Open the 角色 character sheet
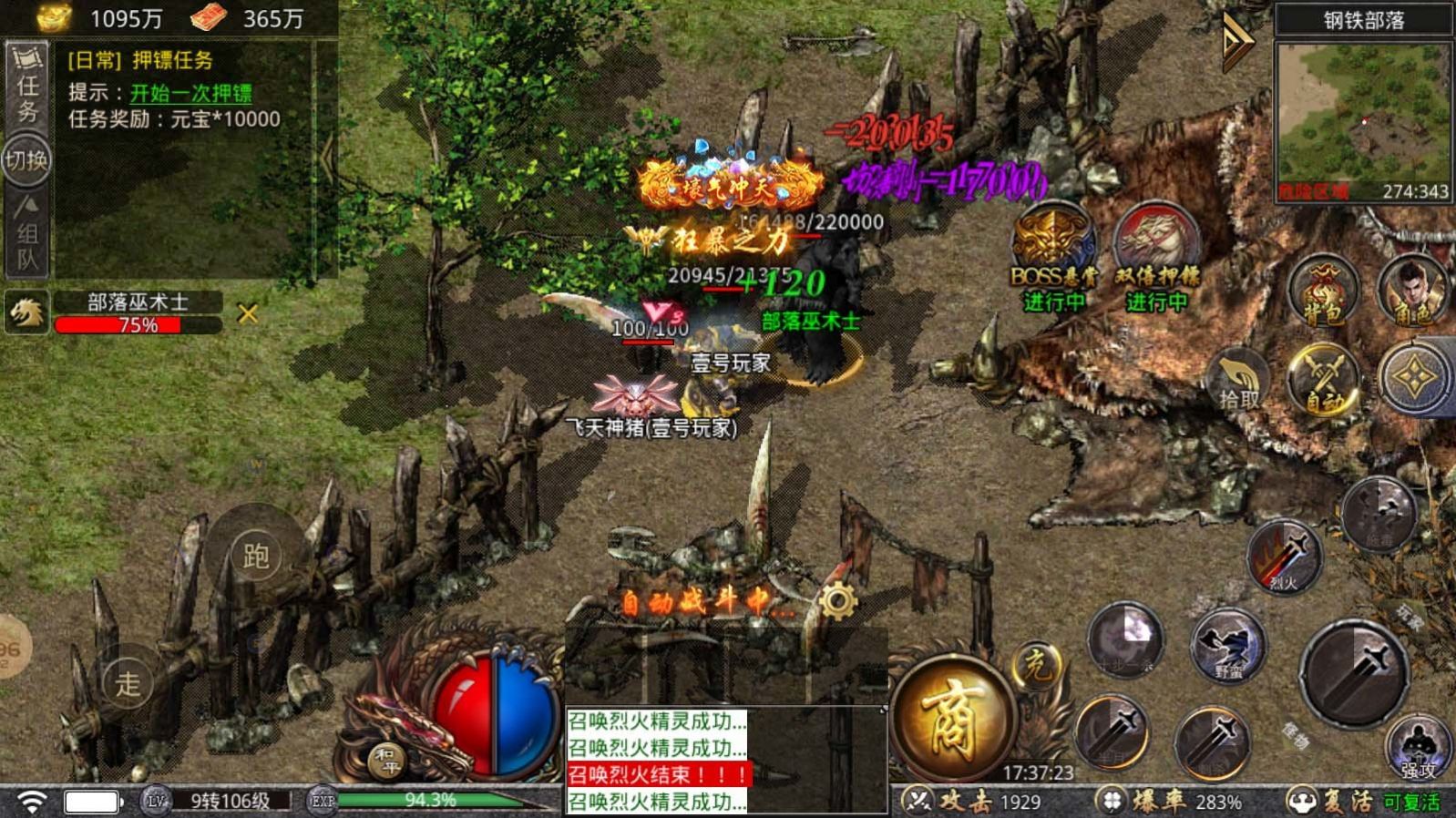This screenshot has height=818, width=1456. 1411,291
